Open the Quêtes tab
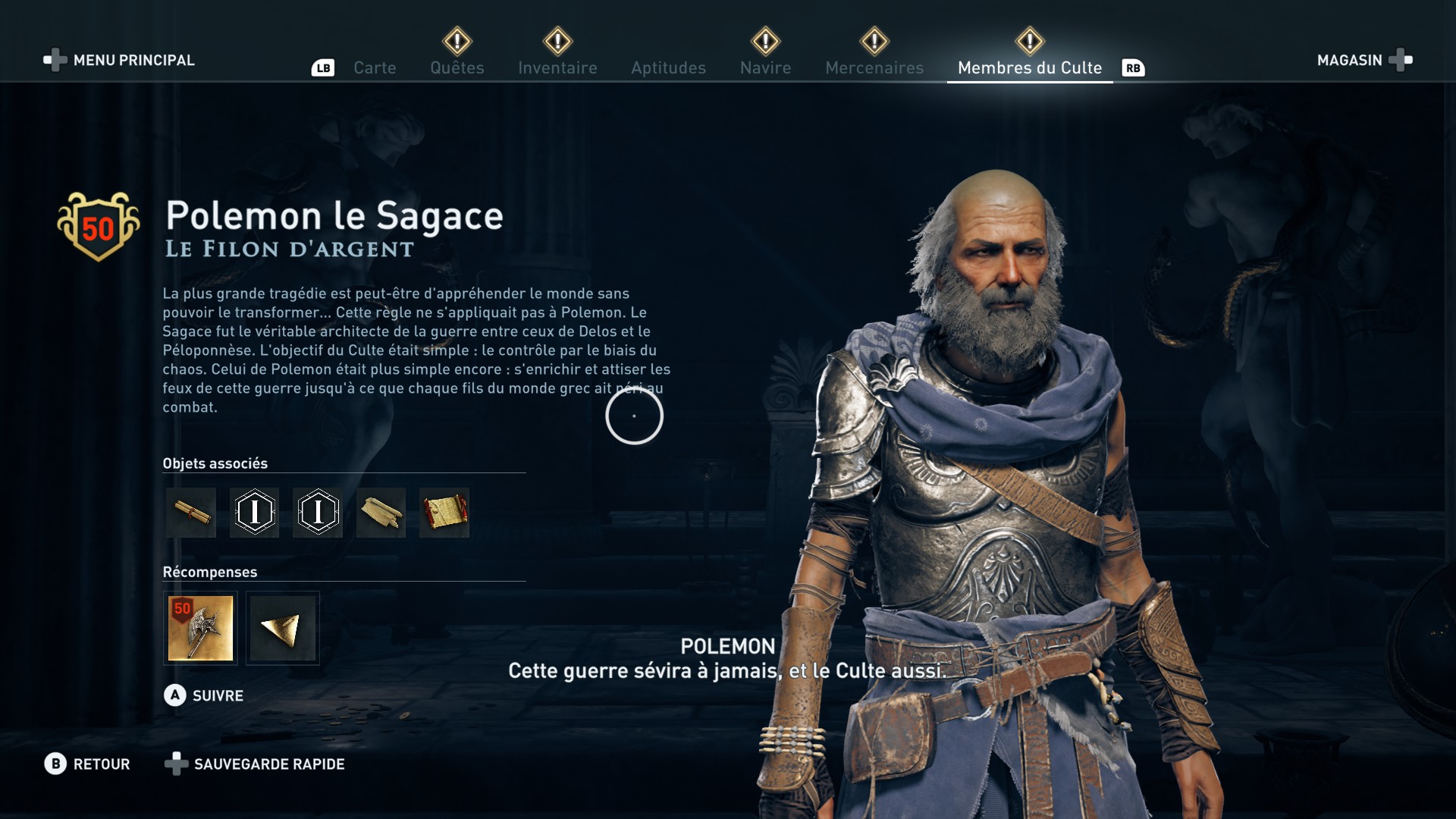 [x=457, y=67]
